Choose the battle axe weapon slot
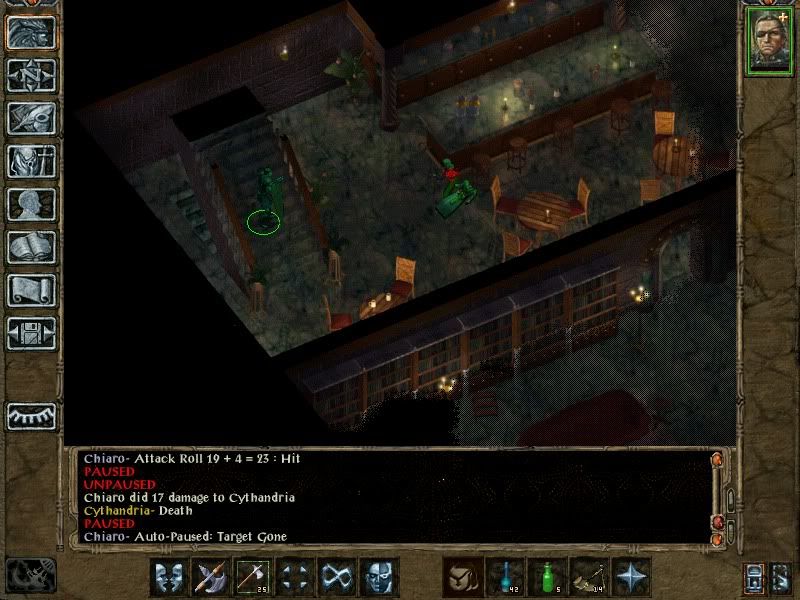Screen dimensions: 800x600 [210, 577]
